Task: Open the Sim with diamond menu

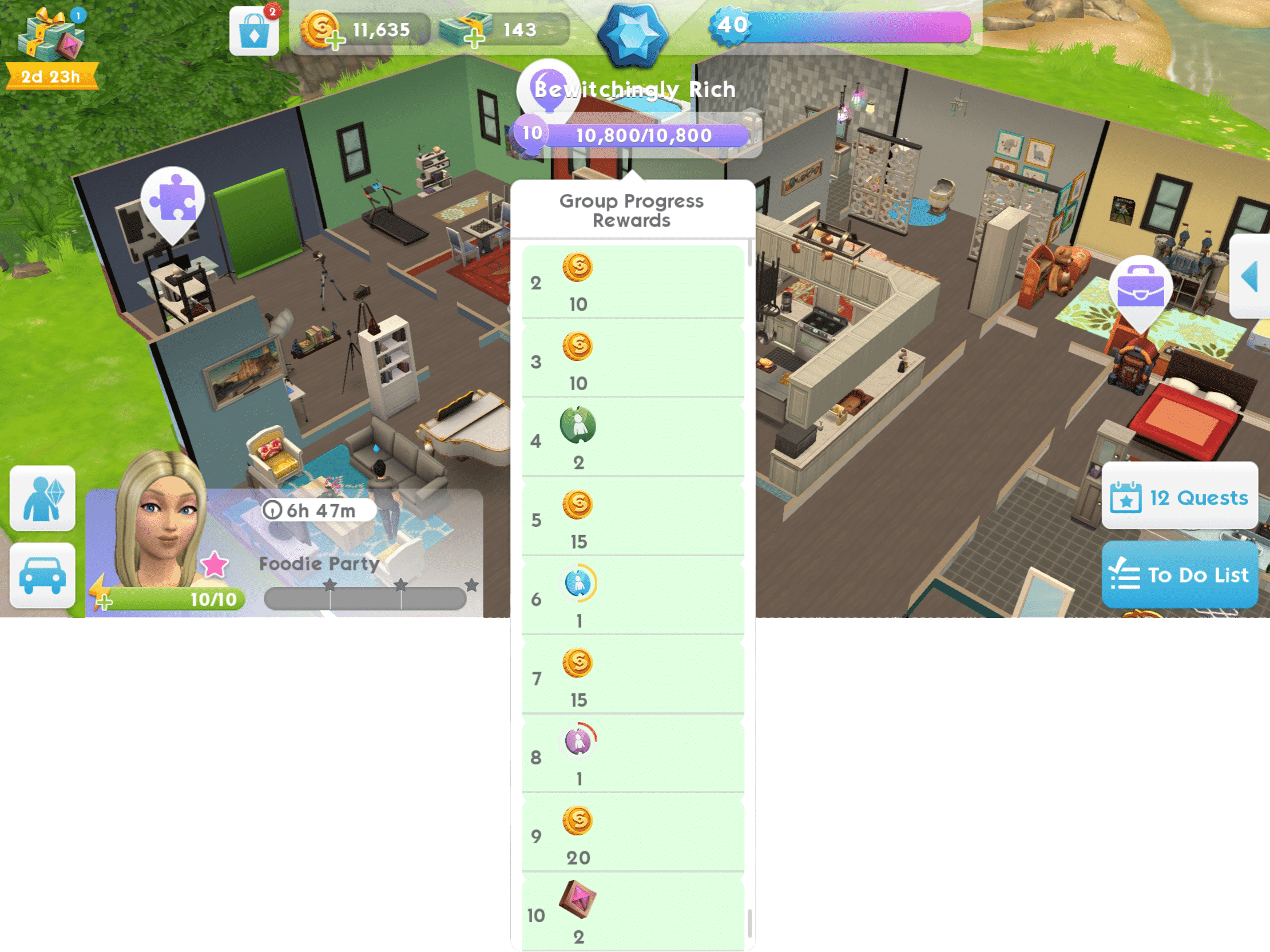Action: pos(42,498)
